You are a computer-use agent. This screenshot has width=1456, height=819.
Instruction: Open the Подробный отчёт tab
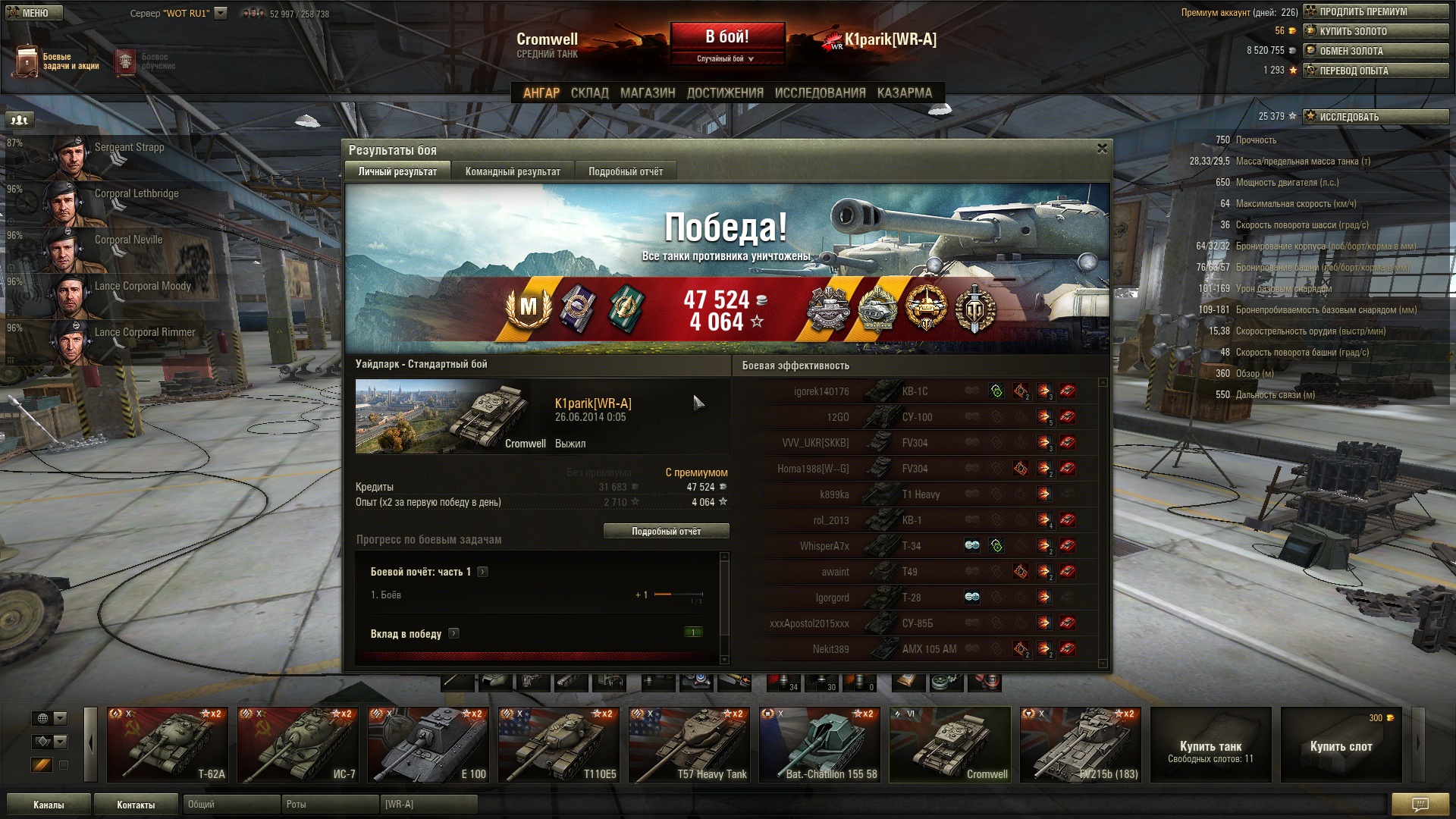pos(626,171)
